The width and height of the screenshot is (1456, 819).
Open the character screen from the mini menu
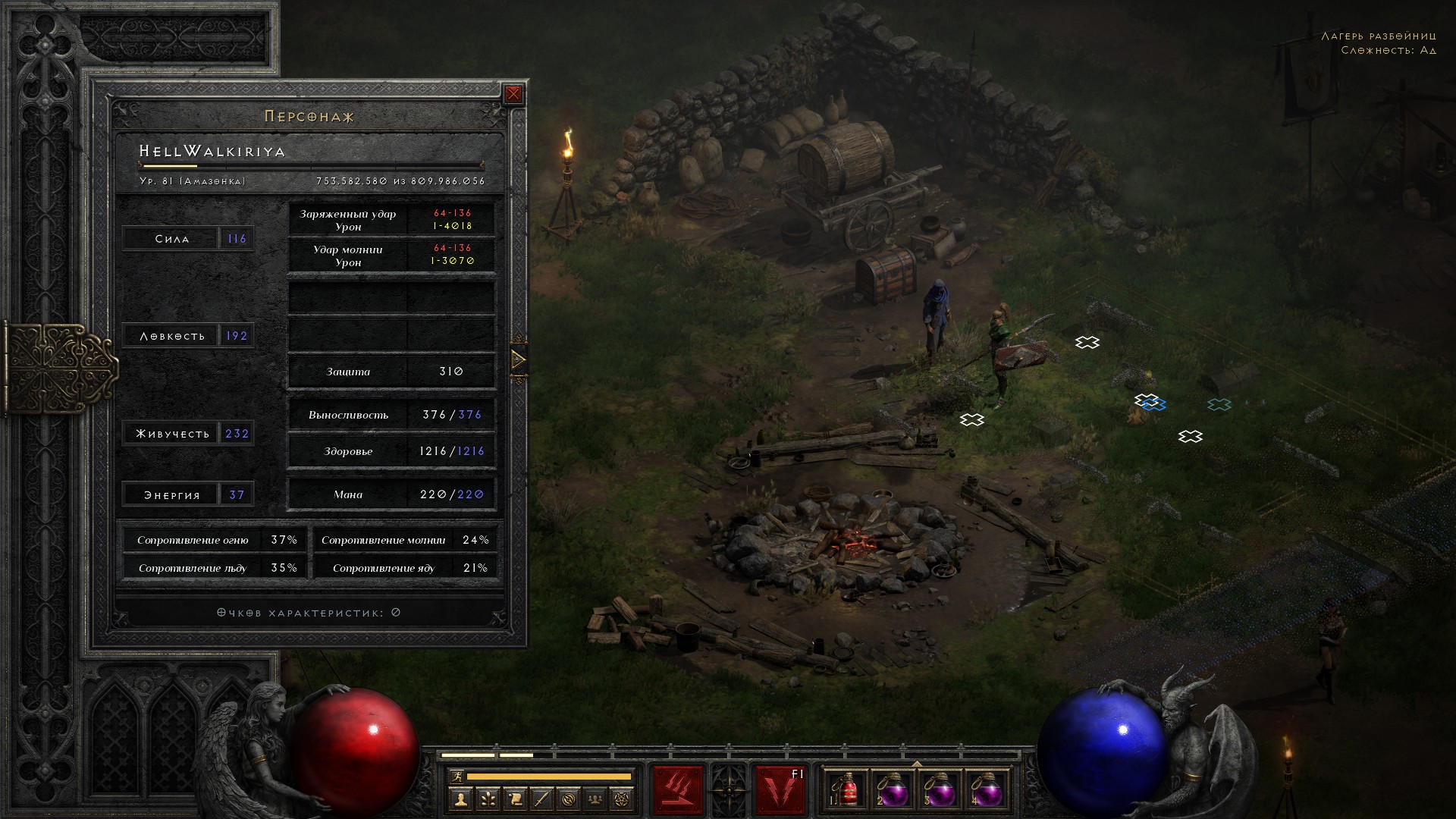click(460, 799)
